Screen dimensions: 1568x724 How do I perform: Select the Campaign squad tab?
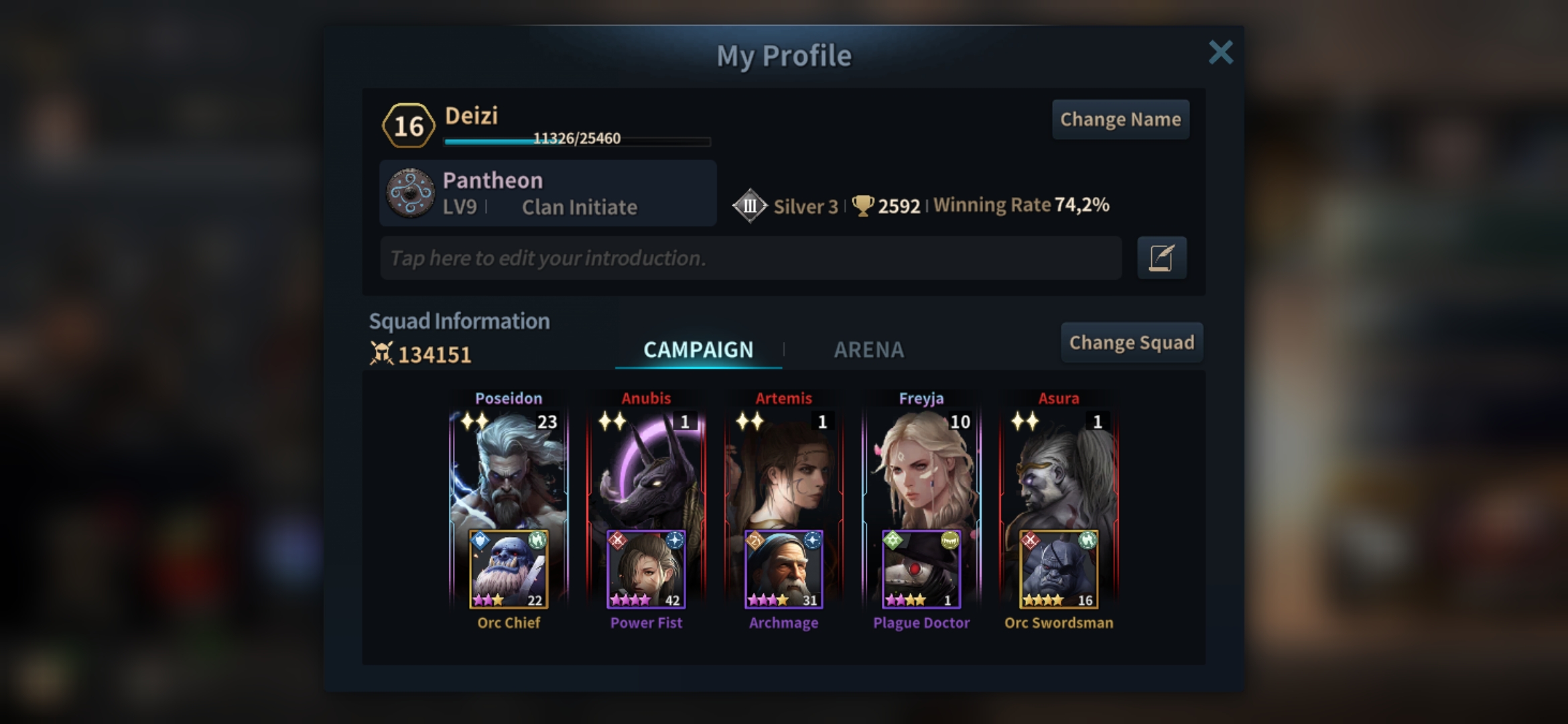(x=698, y=349)
